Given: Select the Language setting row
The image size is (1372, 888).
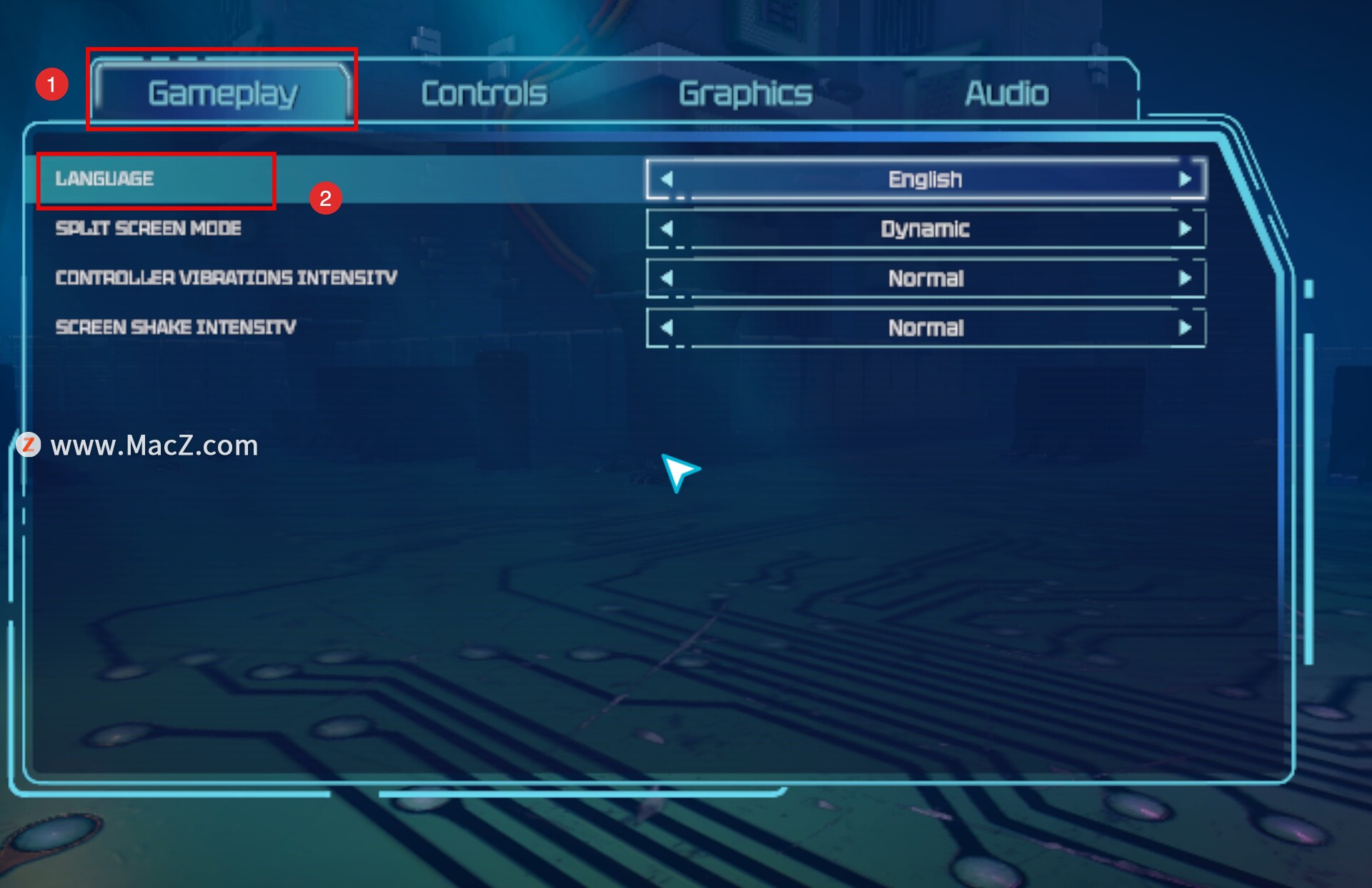Looking at the screenshot, I should point(105,179).
